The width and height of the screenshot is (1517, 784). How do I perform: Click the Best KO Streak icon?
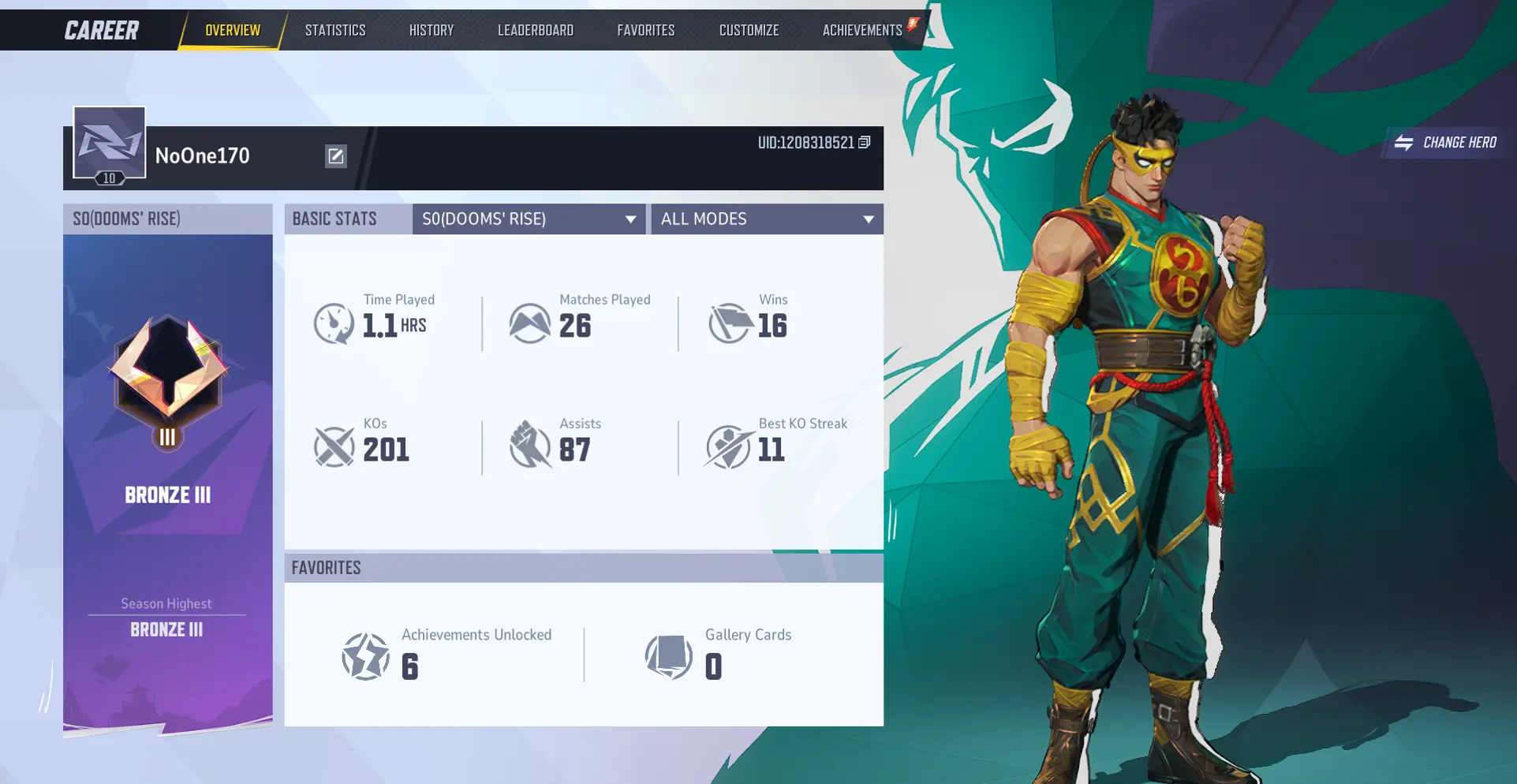pyautogui.click(x=730, y=447)
